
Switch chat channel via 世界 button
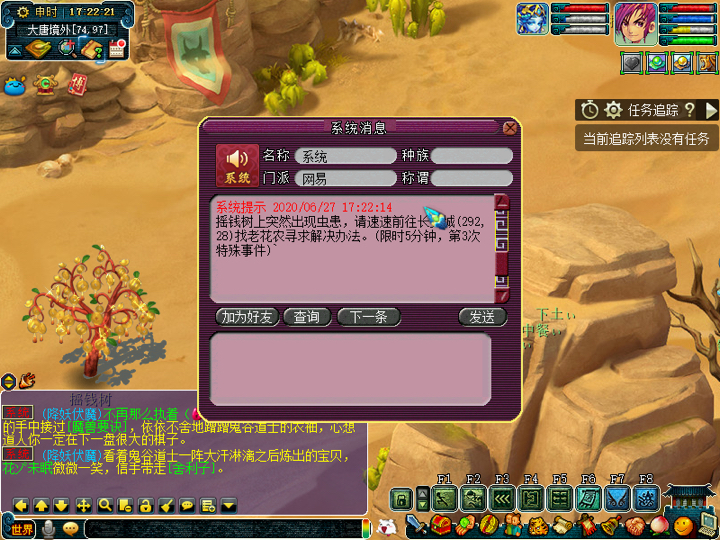click(x=22, y=528)
